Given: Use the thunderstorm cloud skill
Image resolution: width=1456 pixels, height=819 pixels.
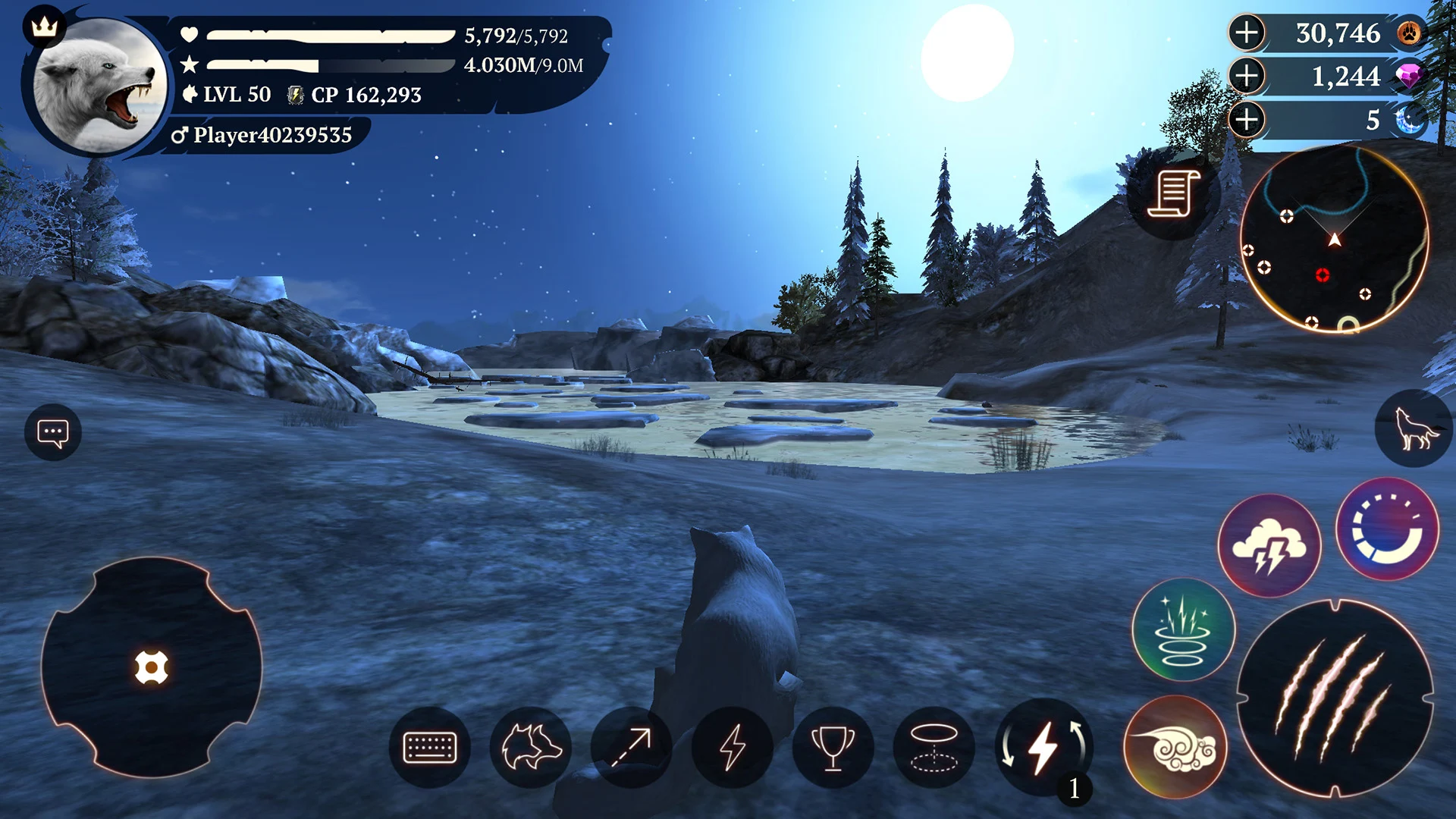Looking at the screenshot, I should [x=1269, y=546].
